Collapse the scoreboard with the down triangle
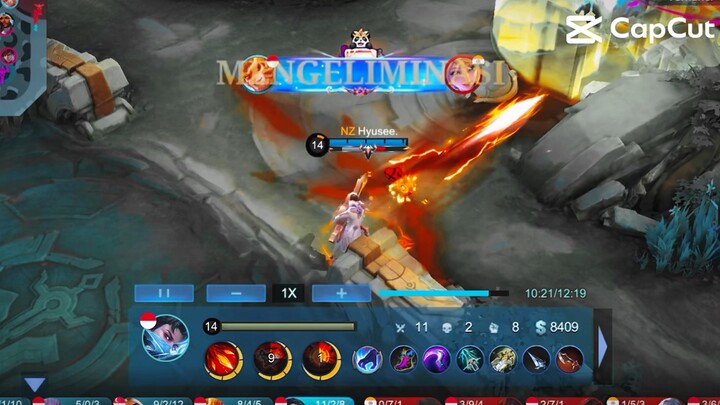 click(35, 385)
